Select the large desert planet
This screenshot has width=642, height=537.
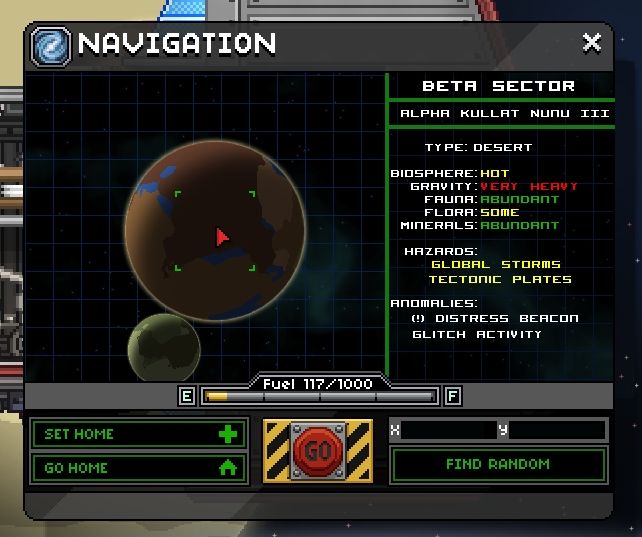click(215, 229)
